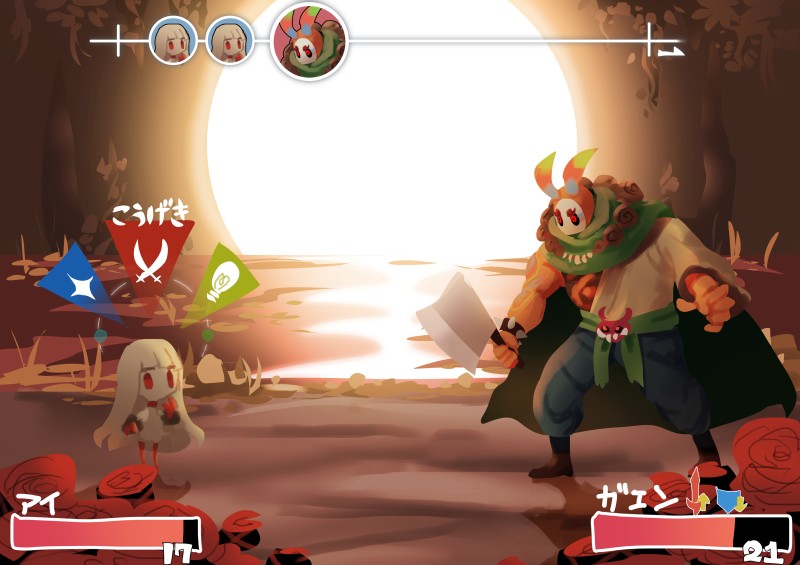800x565 pixels.
Task: Click the masked enemy portrait on turn timeline
Action: click(309, 42)
